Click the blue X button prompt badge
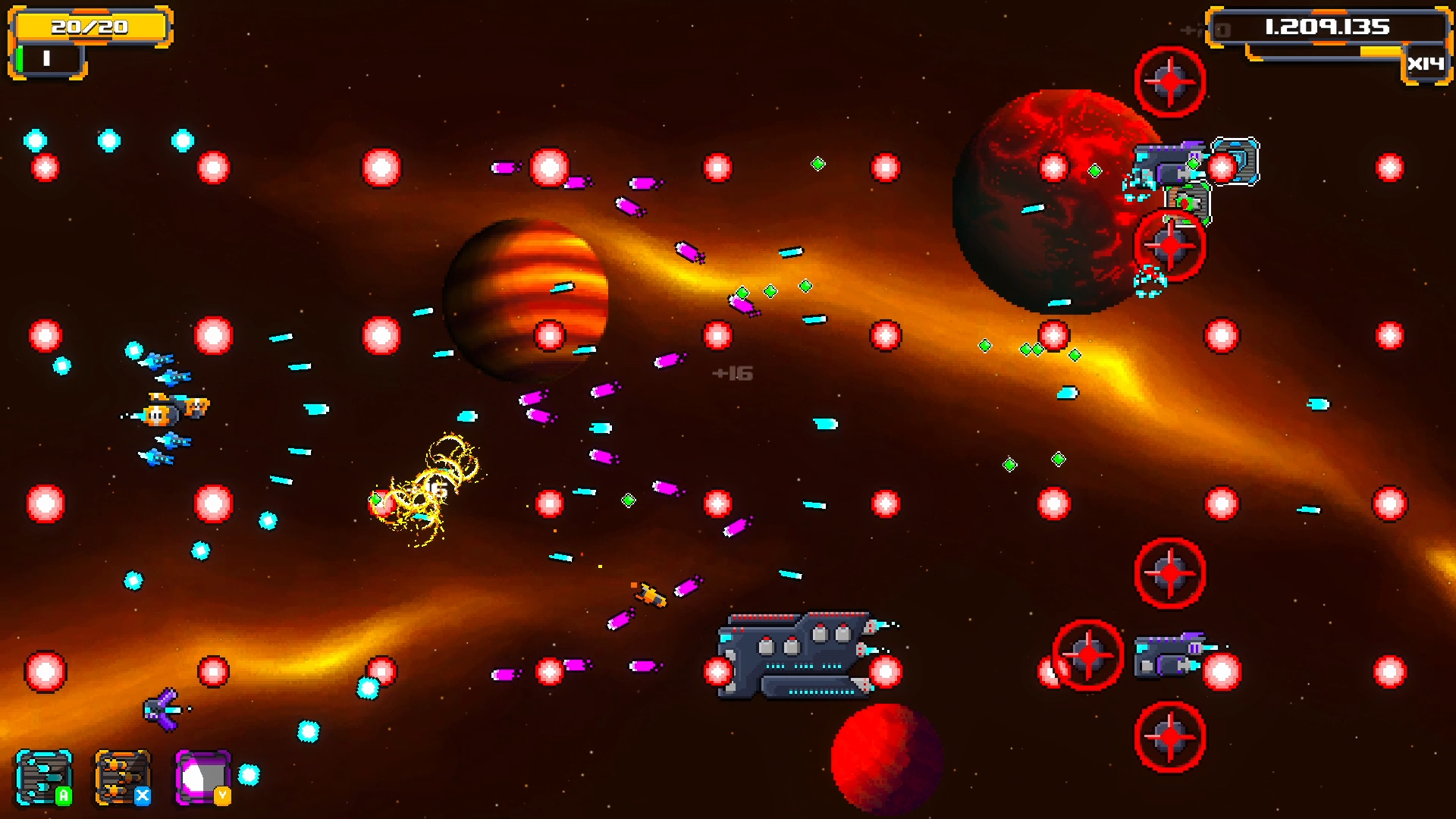Viewport: 1456px width, 819px height. coord(144,794)
